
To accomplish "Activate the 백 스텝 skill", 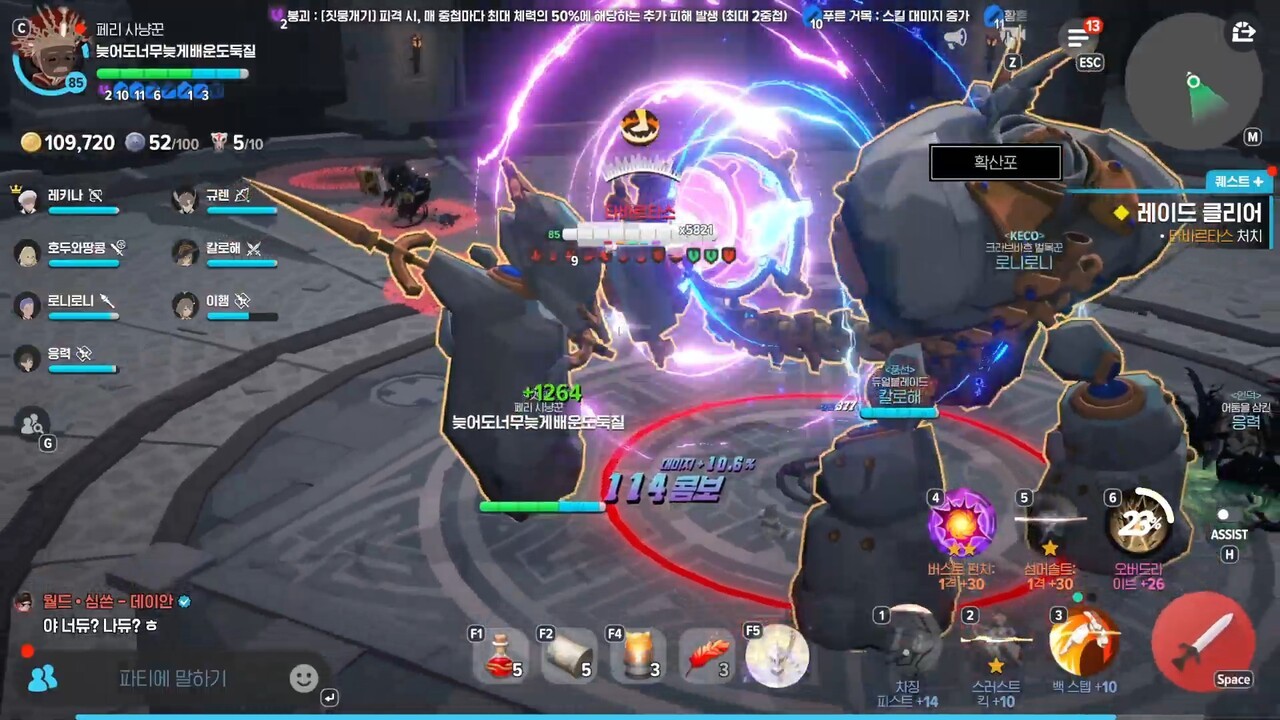I will click(x=1083, y=642).
